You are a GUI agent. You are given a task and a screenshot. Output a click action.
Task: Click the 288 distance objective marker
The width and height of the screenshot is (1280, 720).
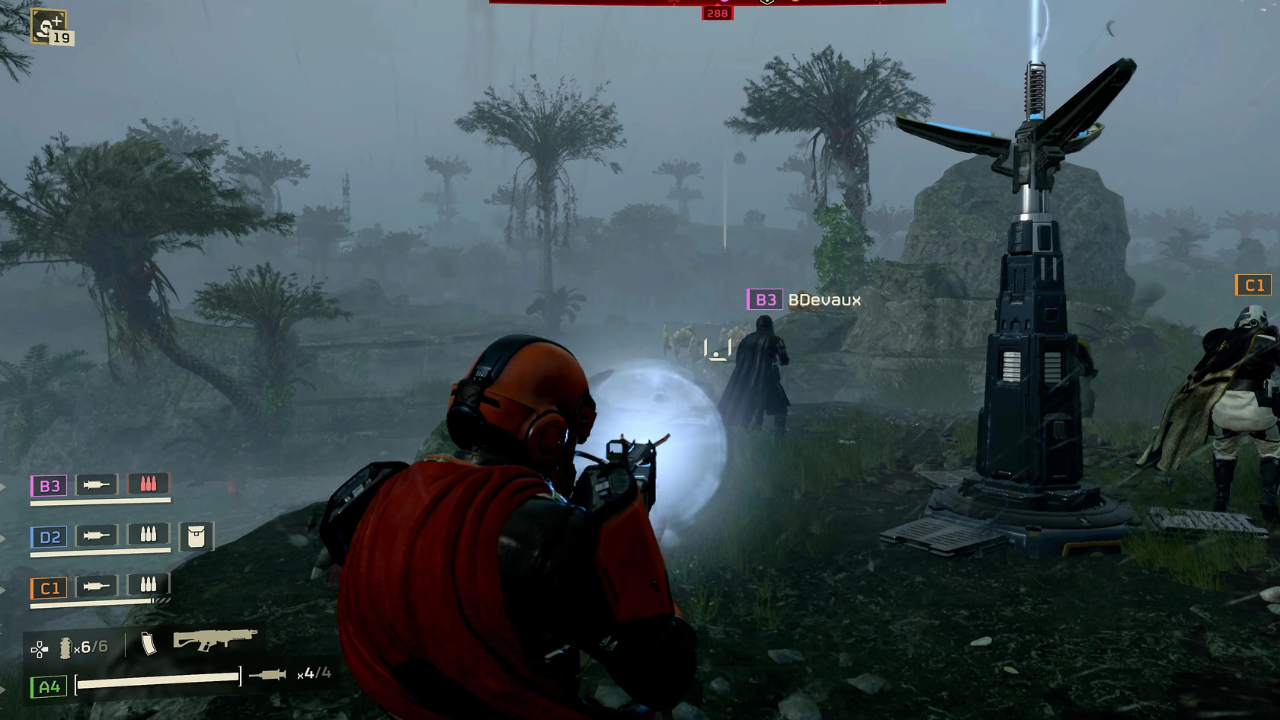click(x=717, y=13)
